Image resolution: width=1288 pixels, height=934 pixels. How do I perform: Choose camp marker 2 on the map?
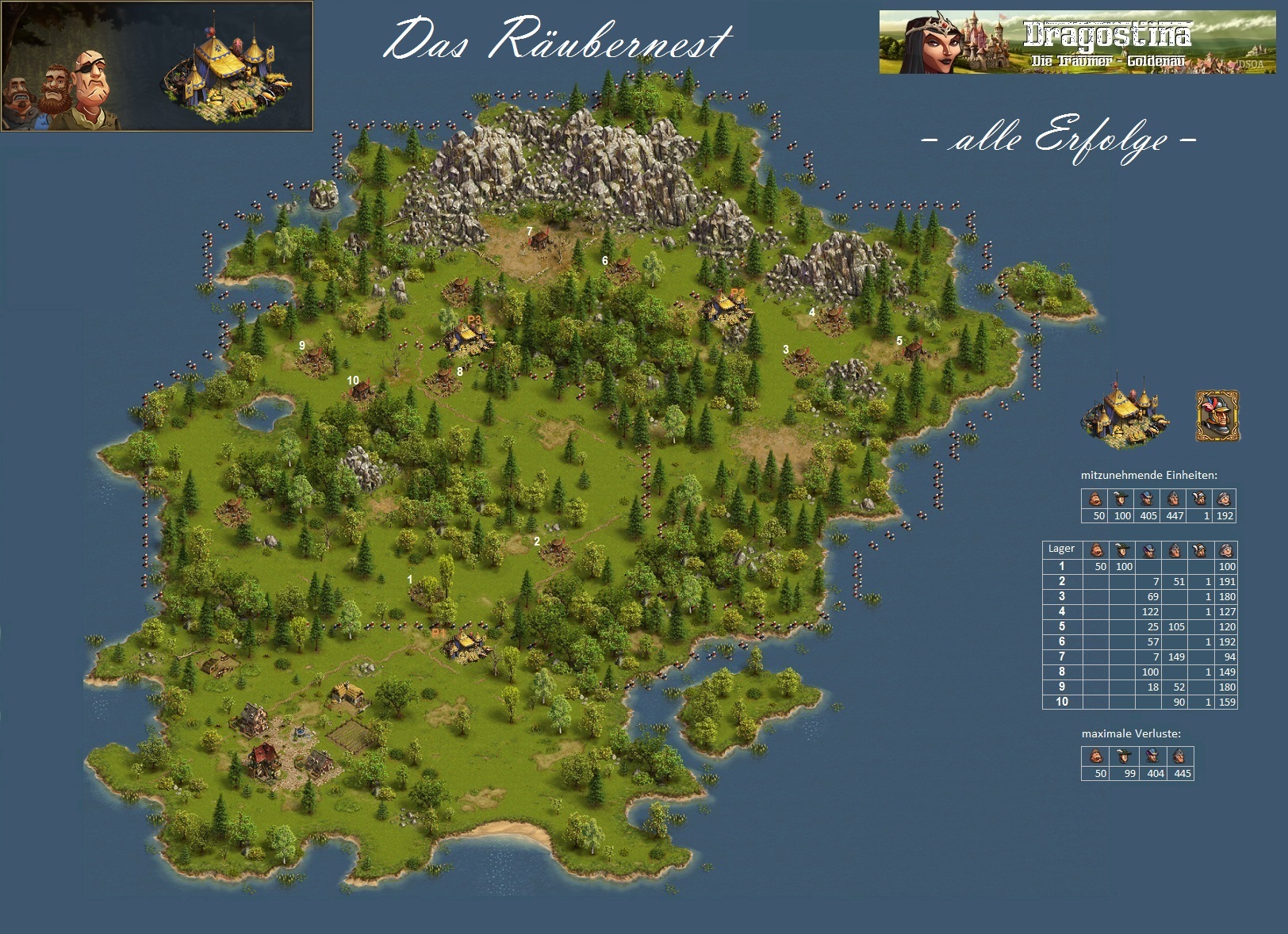[537, 542]
